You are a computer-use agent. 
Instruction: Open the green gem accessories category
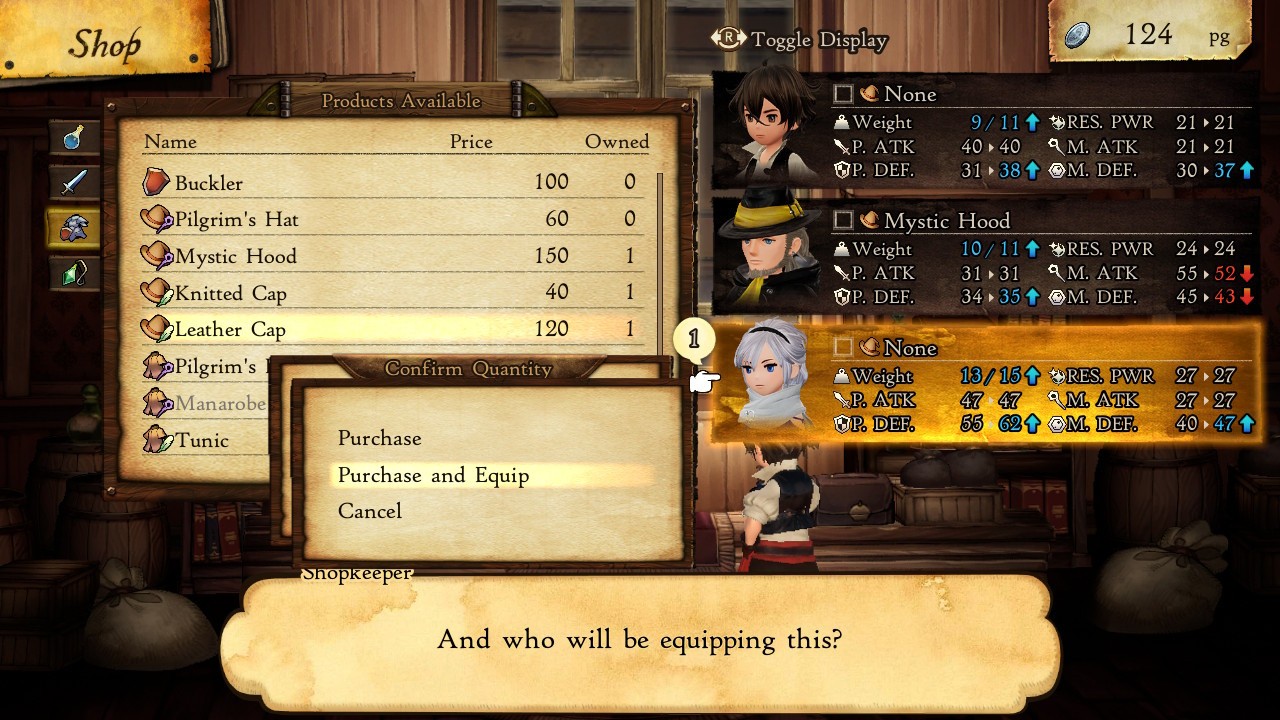74,273
